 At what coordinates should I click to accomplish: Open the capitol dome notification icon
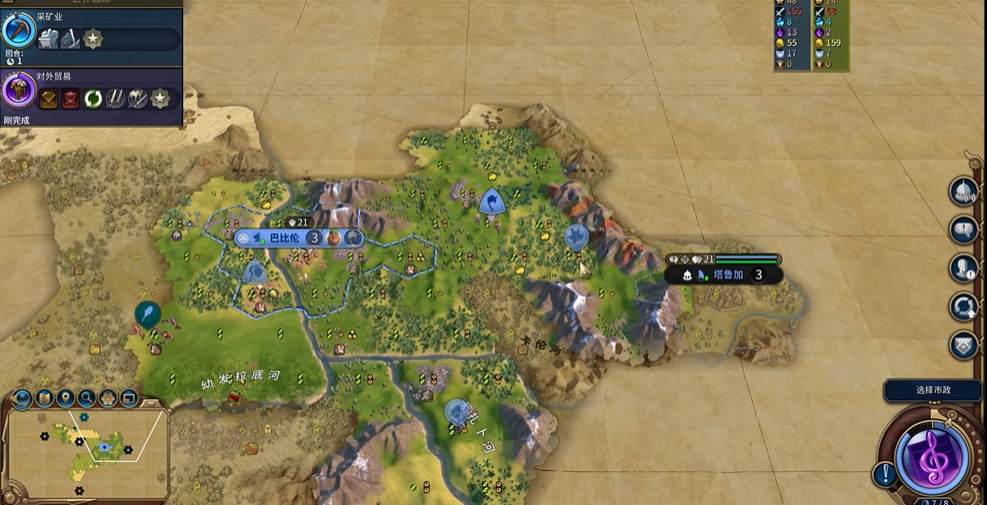tap(962, 192)
